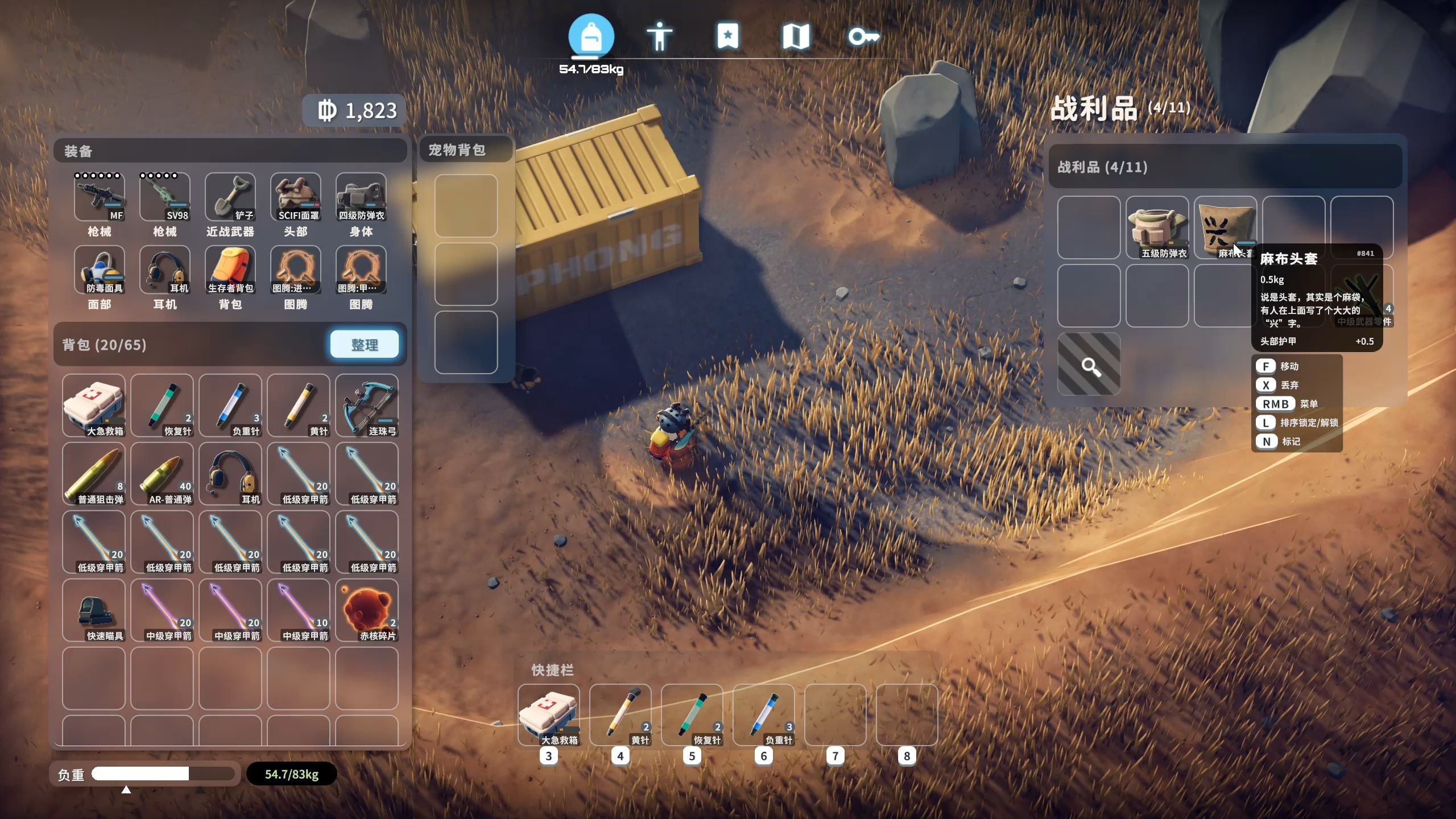Open the key tab
The image size is (1456, 819).
[863, 36]
